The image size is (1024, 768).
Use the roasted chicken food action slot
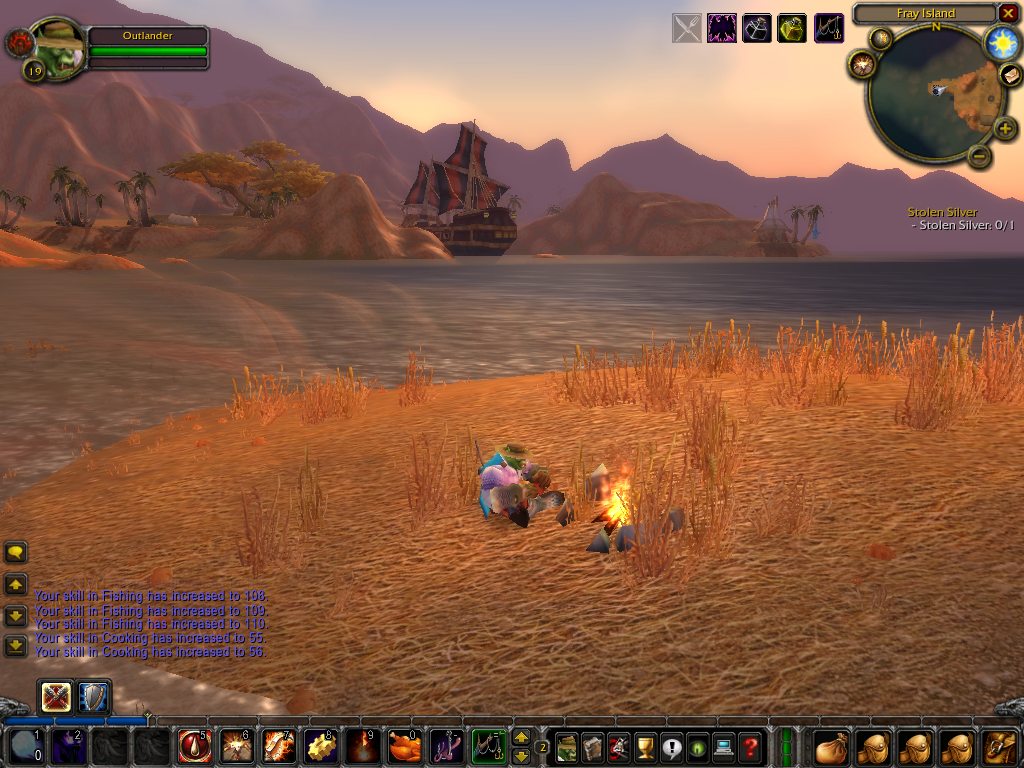pos(404,746)
